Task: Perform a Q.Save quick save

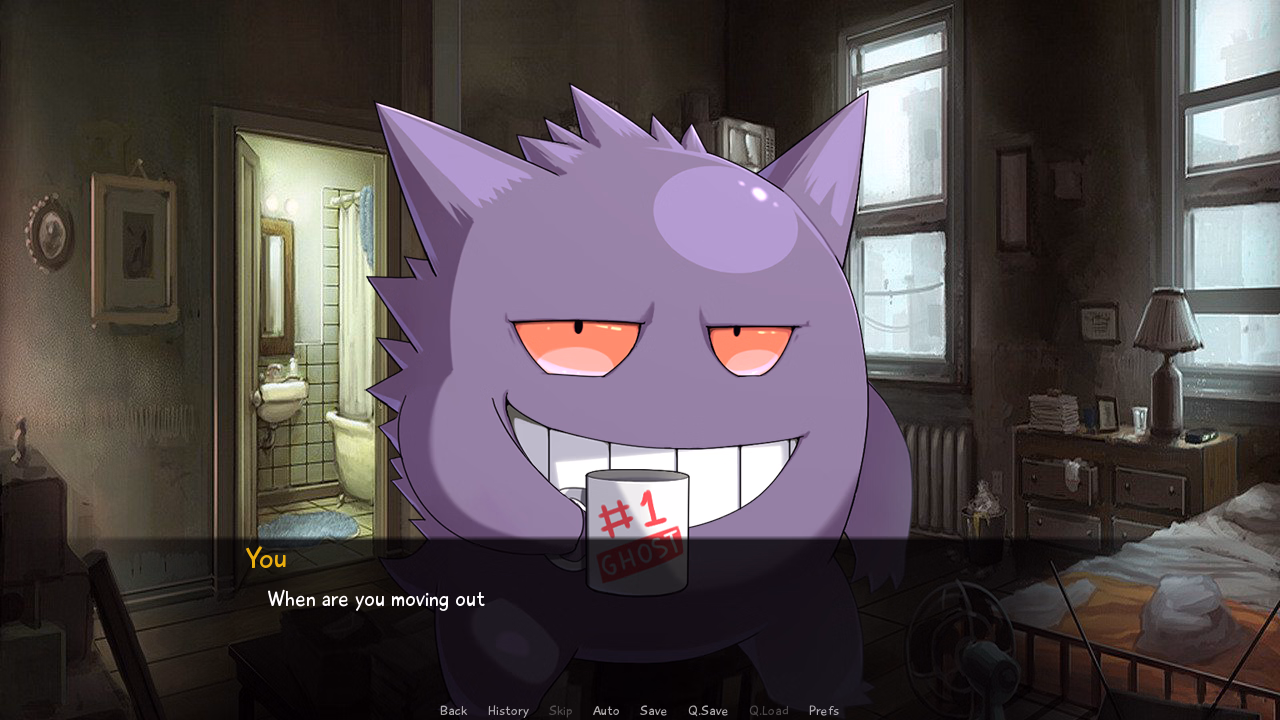Action: [707, 710]
